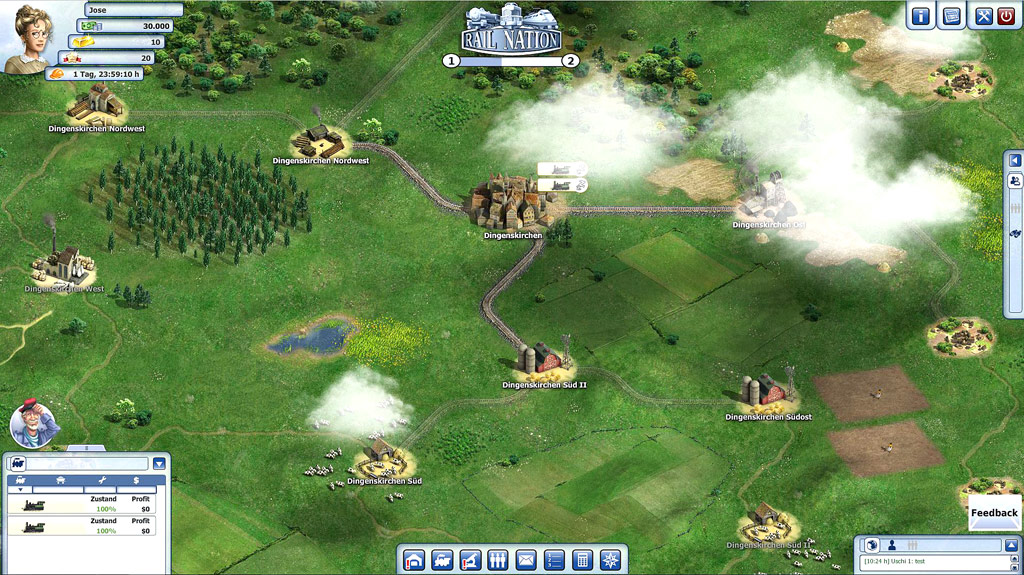The image size is (1024, 575).
Task: Click the Feedback button
Action: tap(994, 512)
